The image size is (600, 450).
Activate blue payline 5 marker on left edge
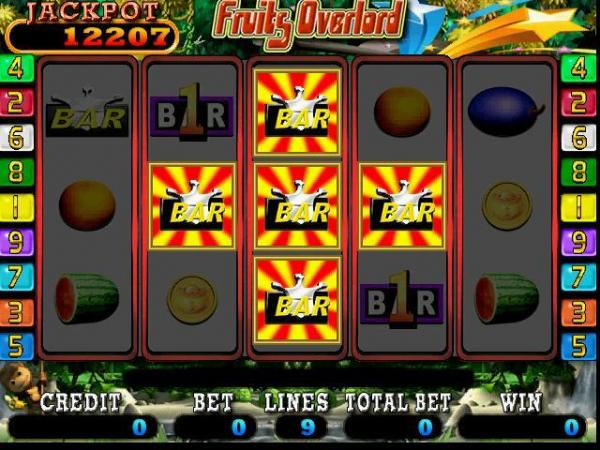tap(17, 346)
